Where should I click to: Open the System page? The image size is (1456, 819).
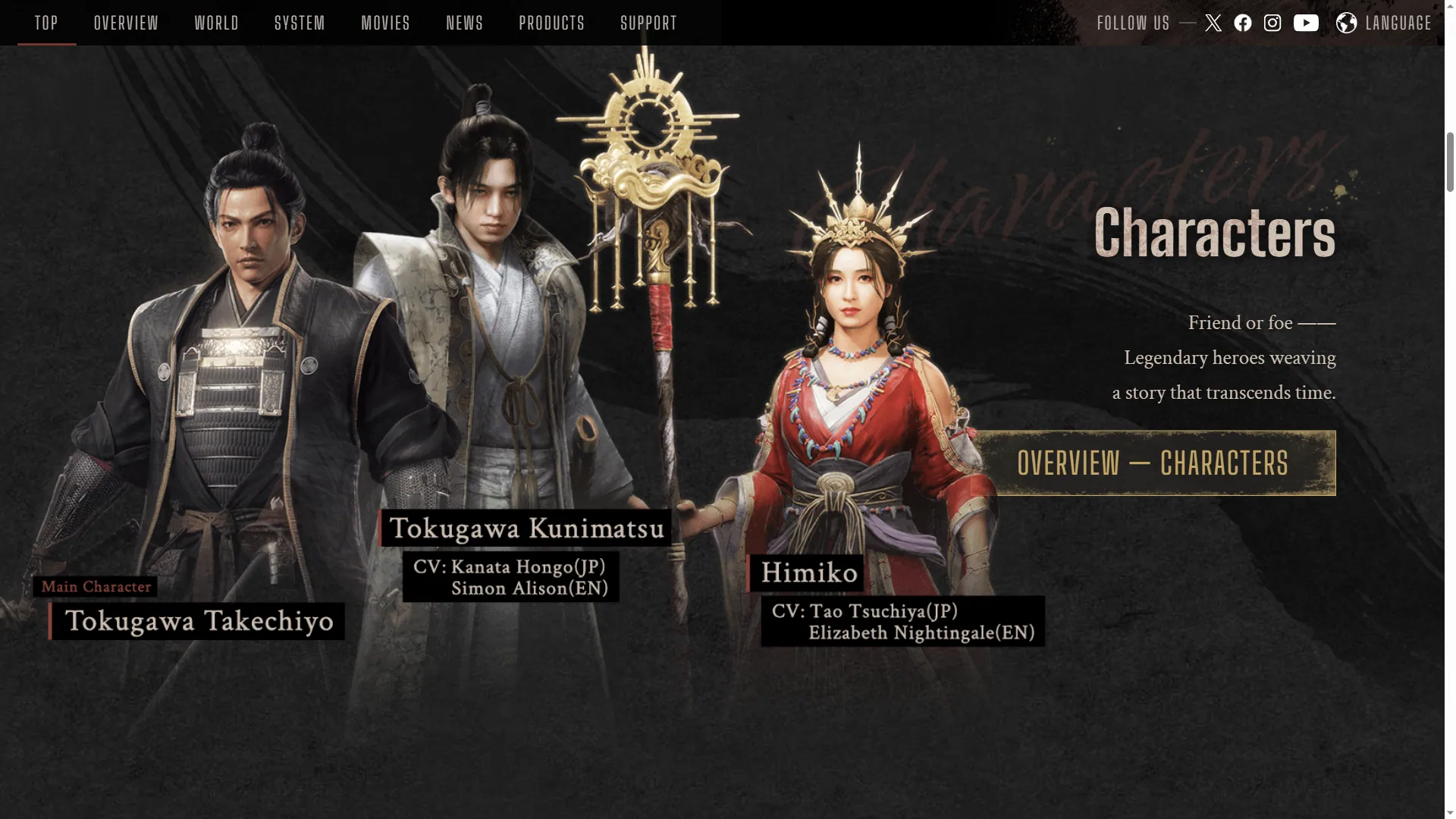[x=300, y=23]
